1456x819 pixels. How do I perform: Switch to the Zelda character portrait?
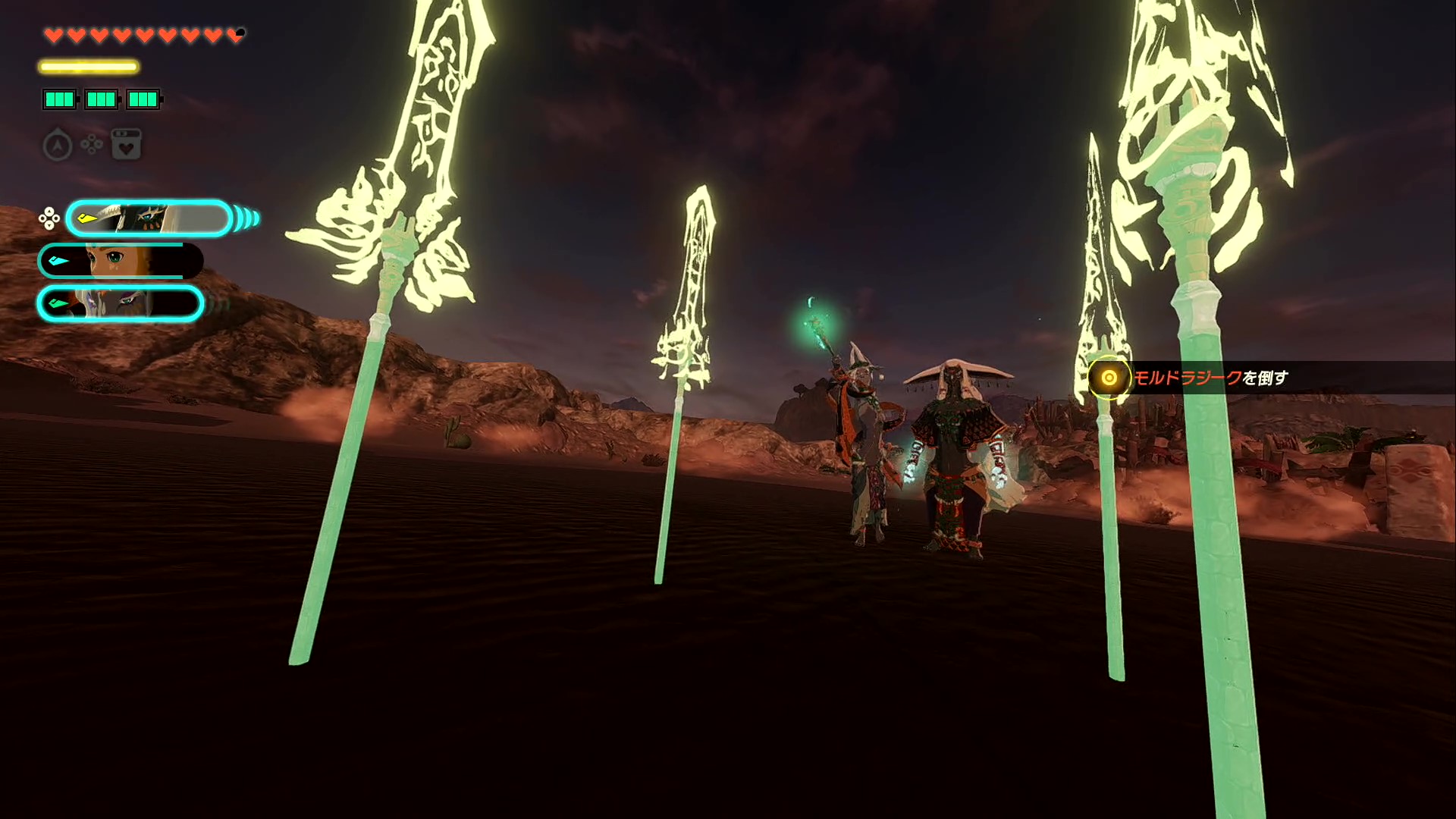pyautogui.click(x=121, y=262)
